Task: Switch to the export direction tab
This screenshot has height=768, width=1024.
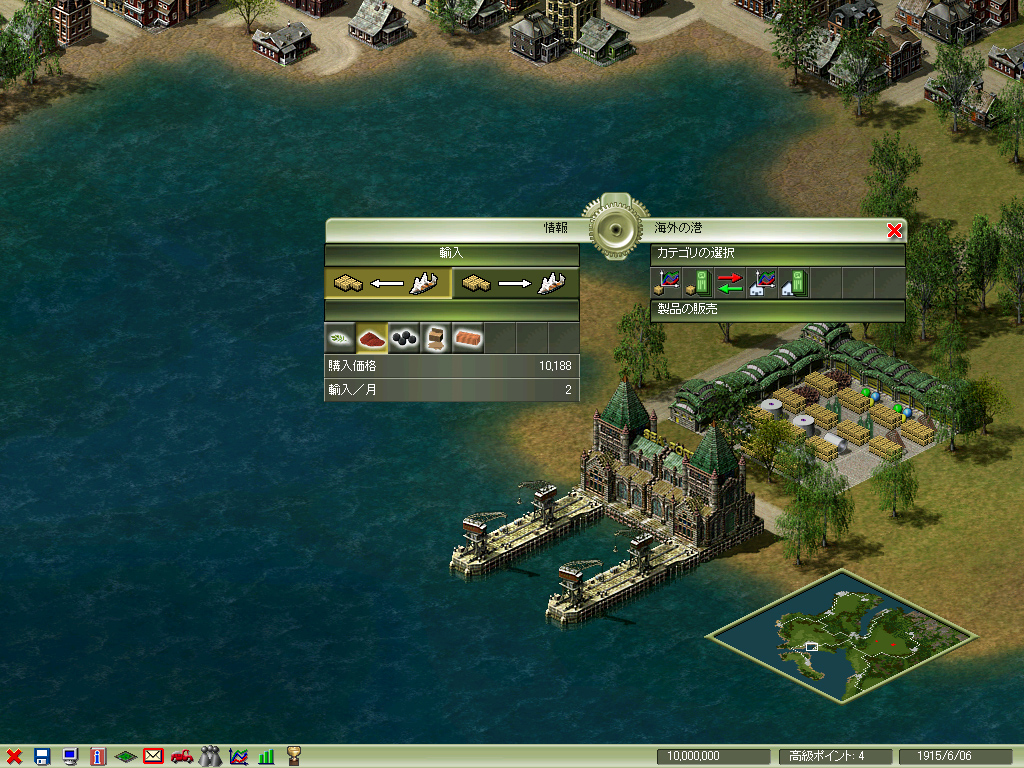Action: tap(515, 284)
